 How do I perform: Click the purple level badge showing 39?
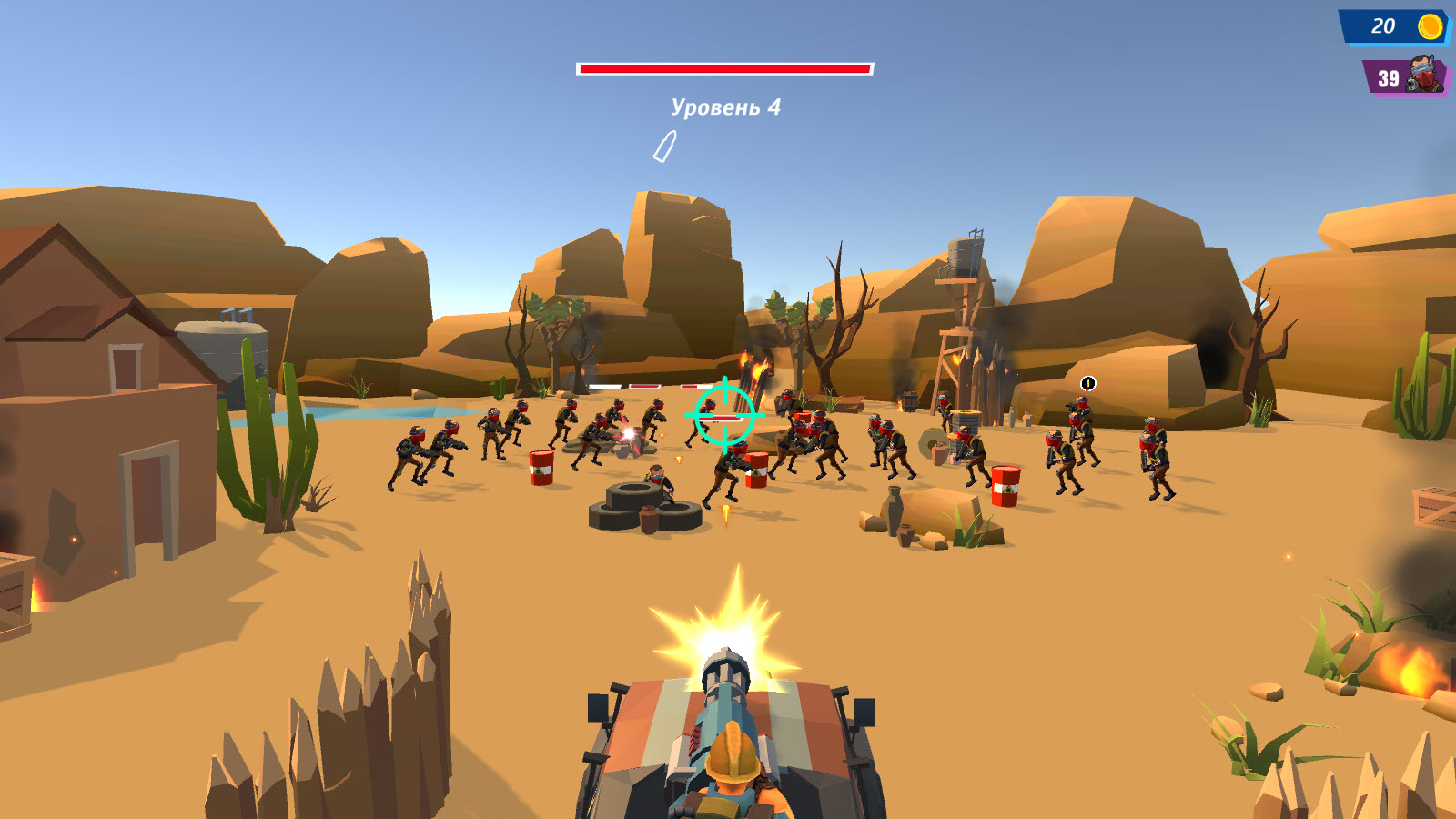[1388, 77]
